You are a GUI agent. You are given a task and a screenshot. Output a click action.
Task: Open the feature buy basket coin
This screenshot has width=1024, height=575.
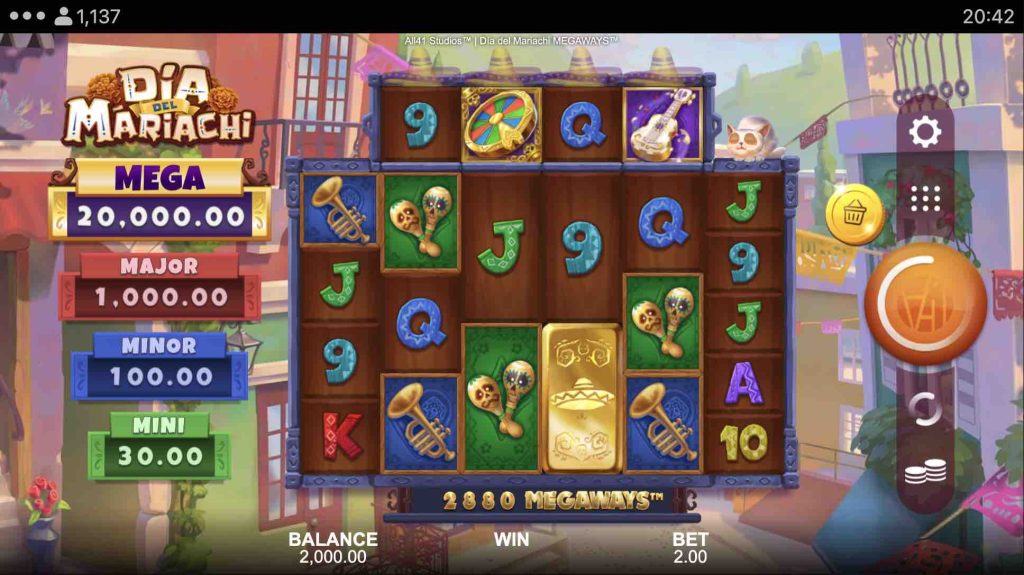pos(855,214)
